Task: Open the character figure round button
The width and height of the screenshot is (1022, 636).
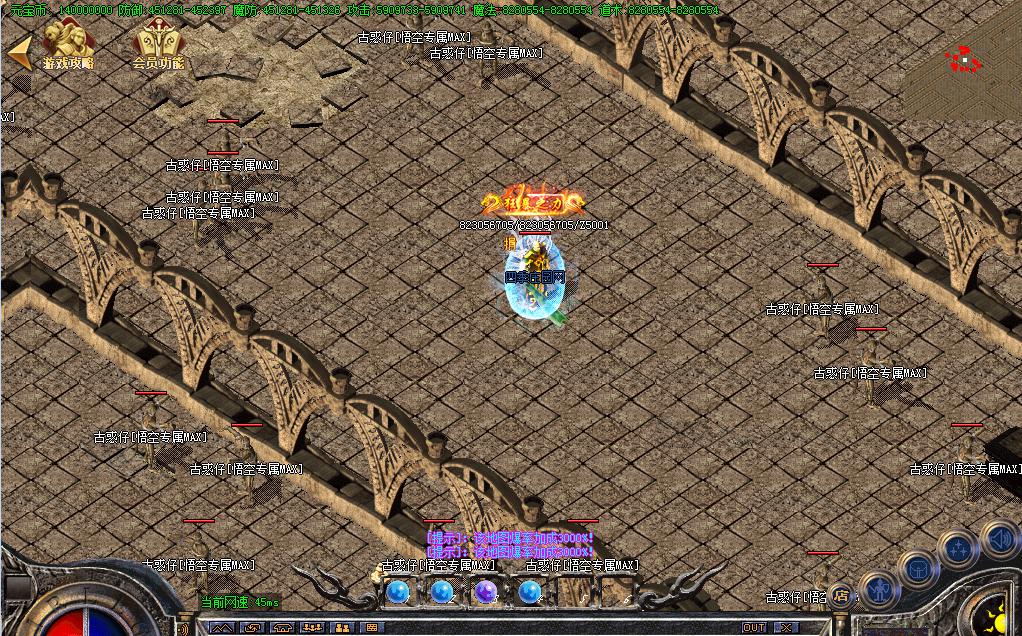Action: tap(878, 590)
